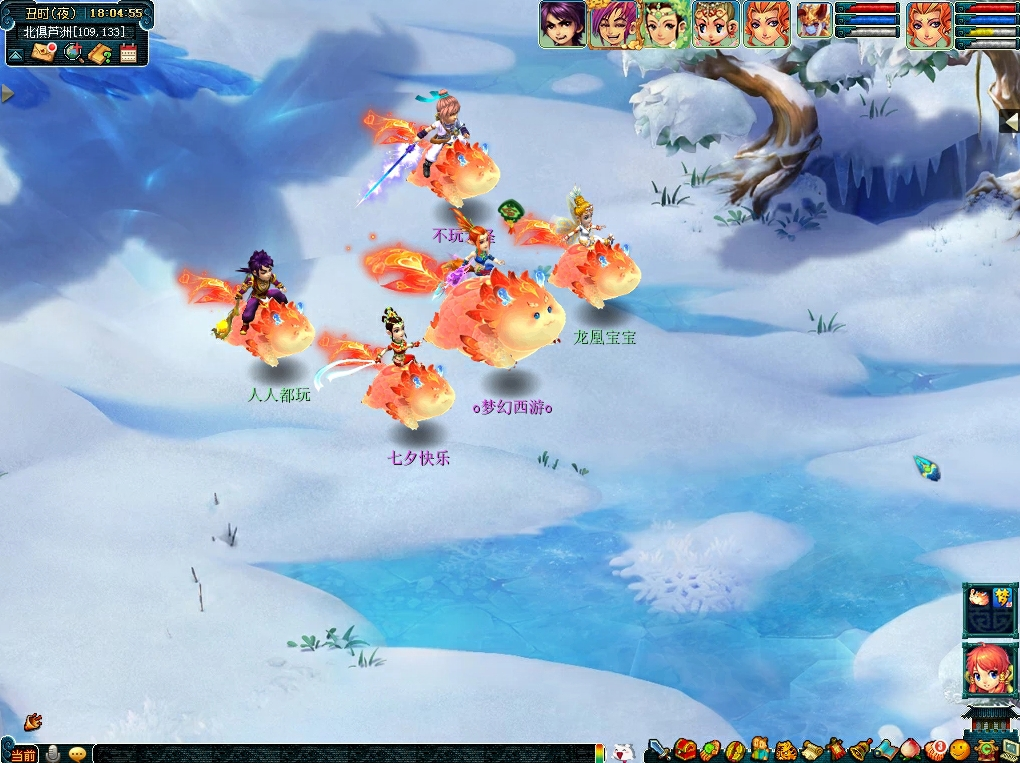Screen dimensions: 1020x763
Task: Click the red-haired girl portrait bottom right
Action: [x=990, y=670]
